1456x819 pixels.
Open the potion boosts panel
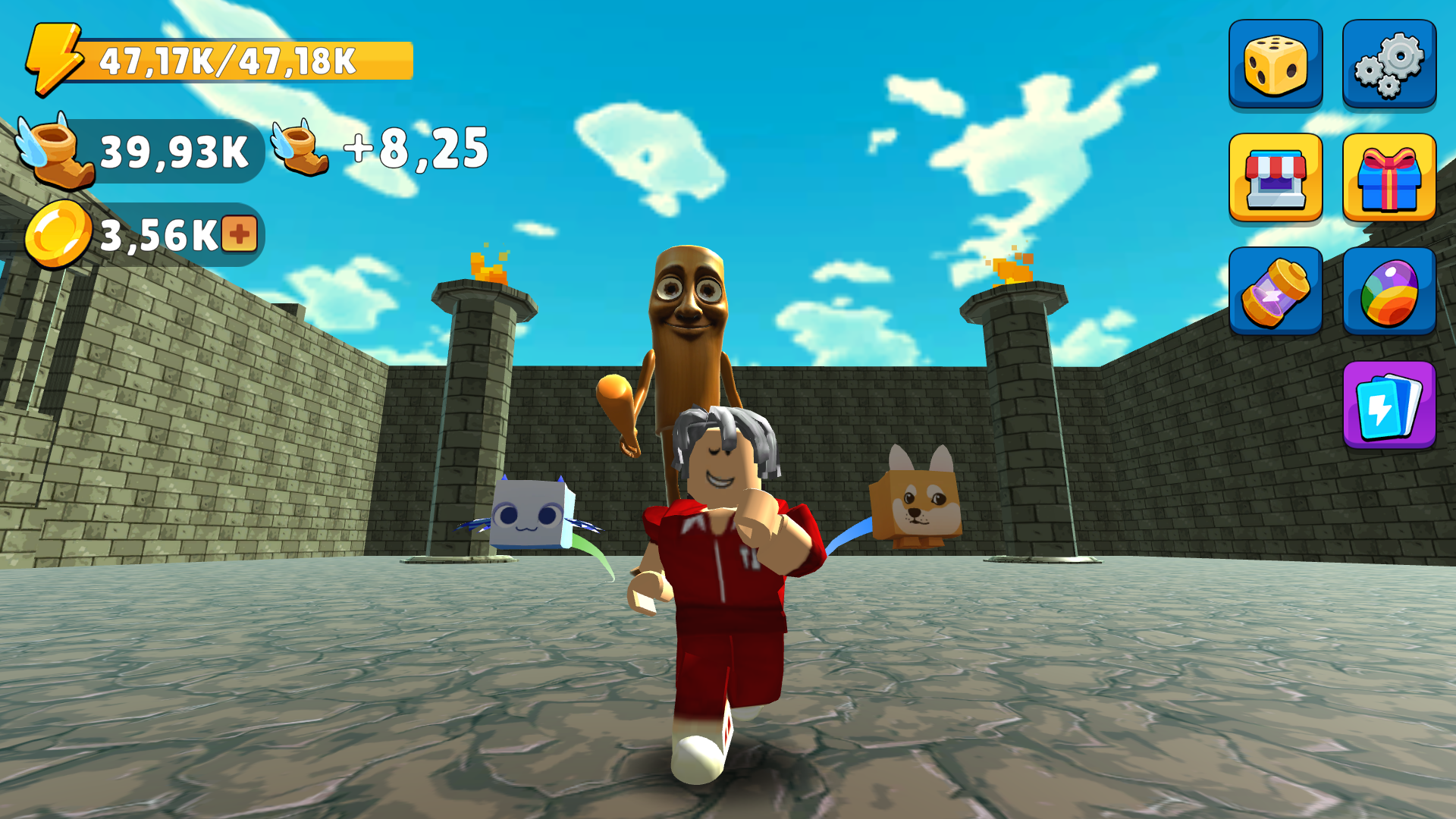click(x=1275, y=292)
